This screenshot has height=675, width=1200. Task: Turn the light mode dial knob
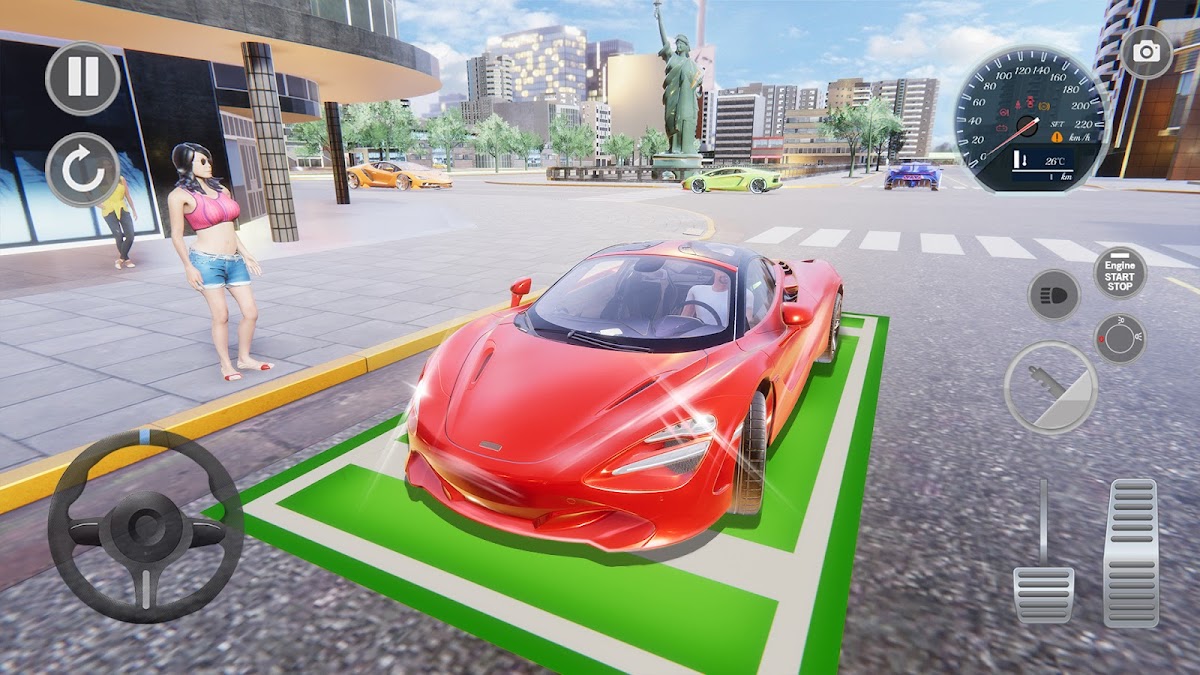point(1119,338)
